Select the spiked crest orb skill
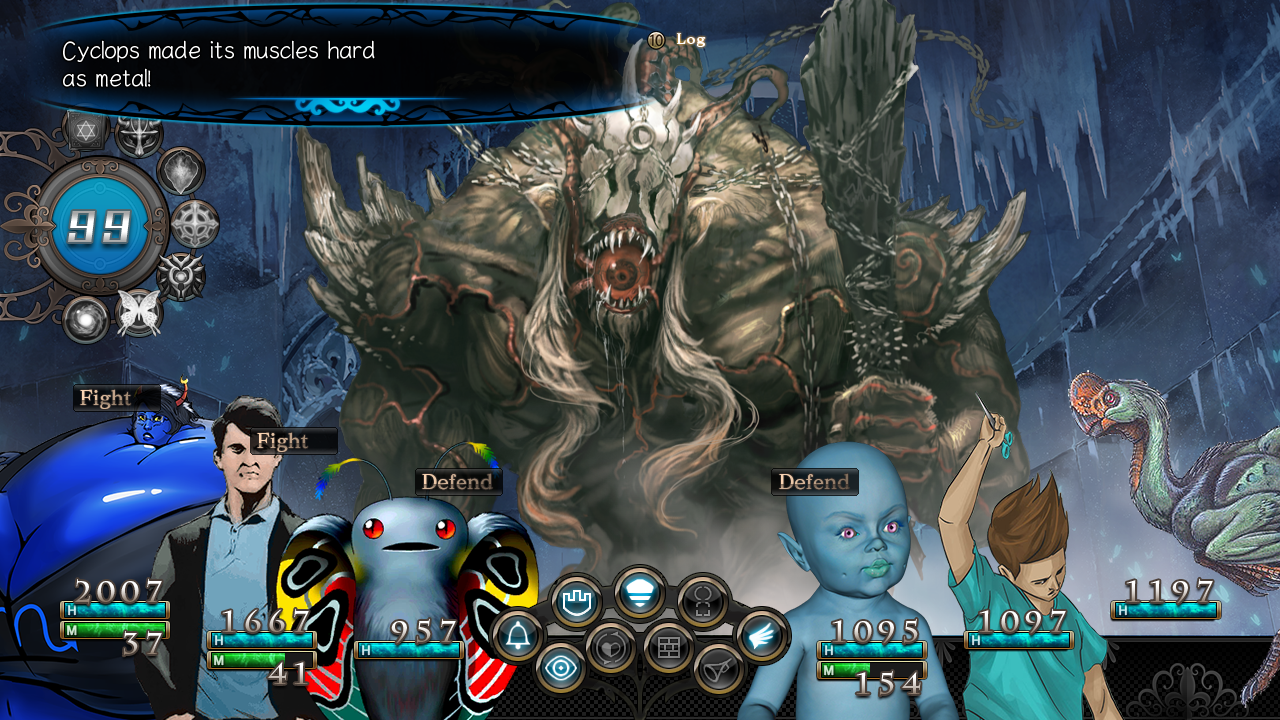The width and height of the screenshot is (1280, 720). click(x=181, y=275)
